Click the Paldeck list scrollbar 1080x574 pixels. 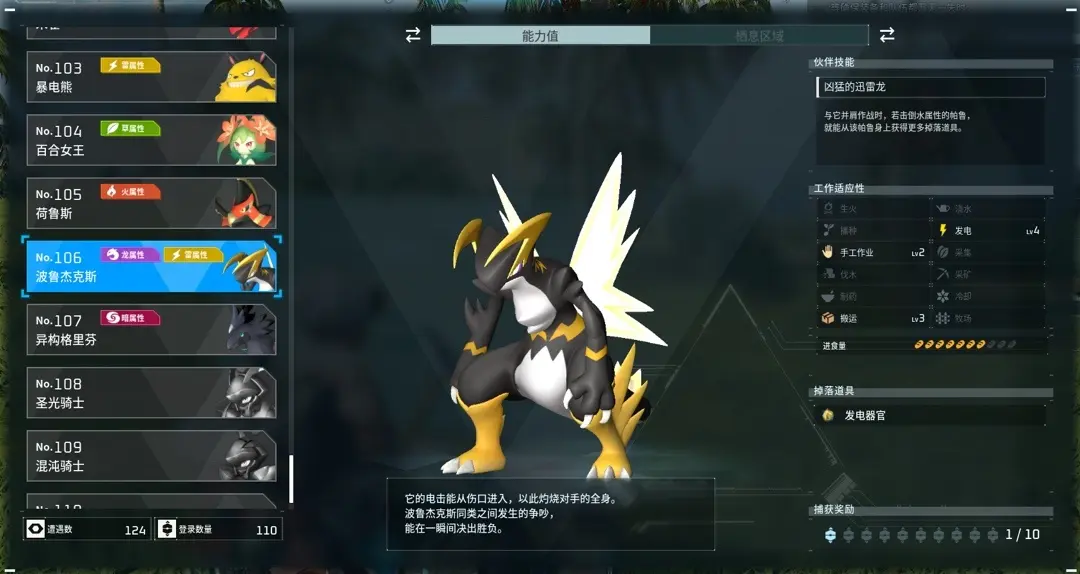(x=291, y=480)
